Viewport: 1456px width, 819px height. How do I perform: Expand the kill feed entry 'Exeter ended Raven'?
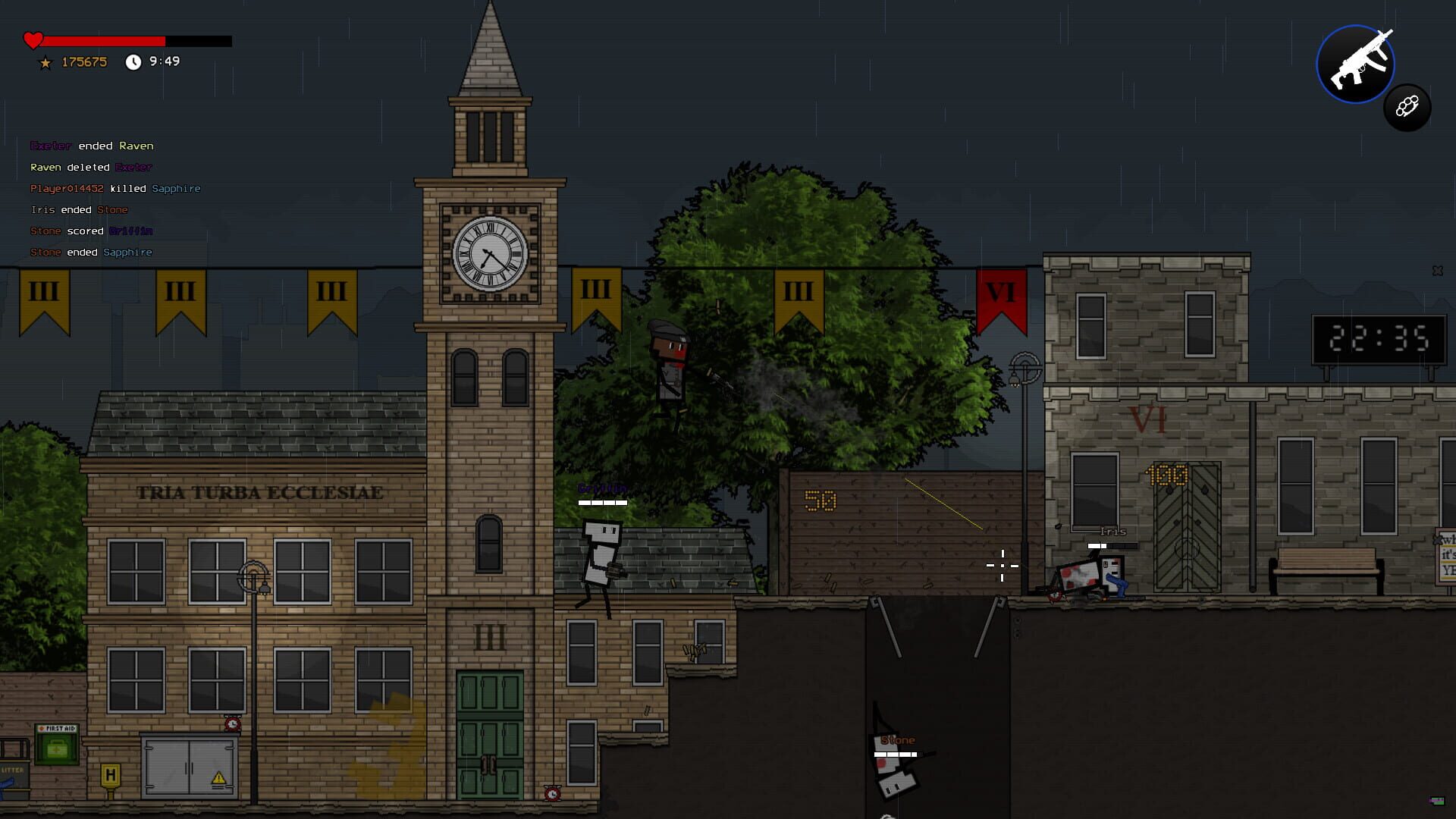pos(91,146)
